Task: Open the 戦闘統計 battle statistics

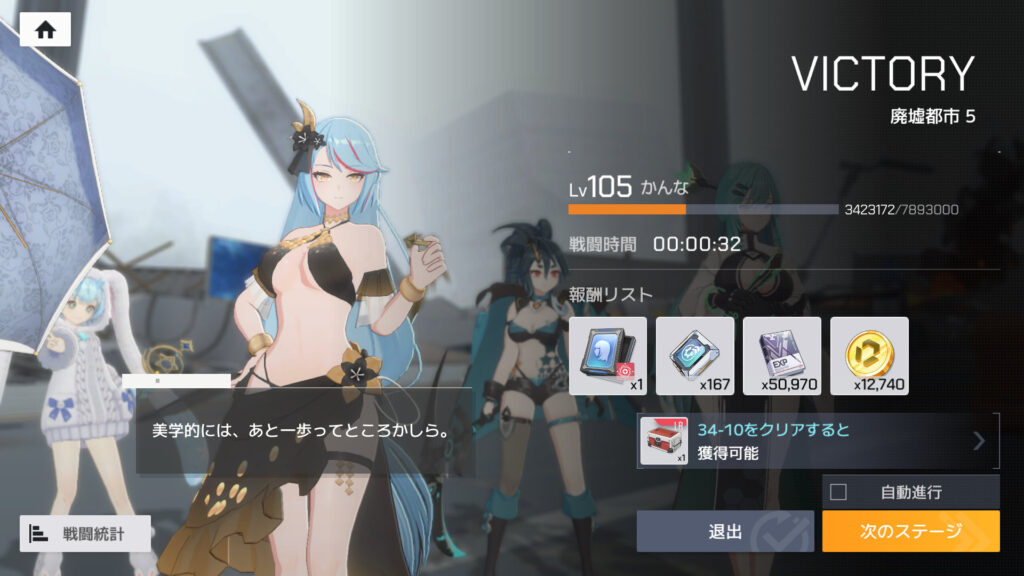Action: [85, 533]
